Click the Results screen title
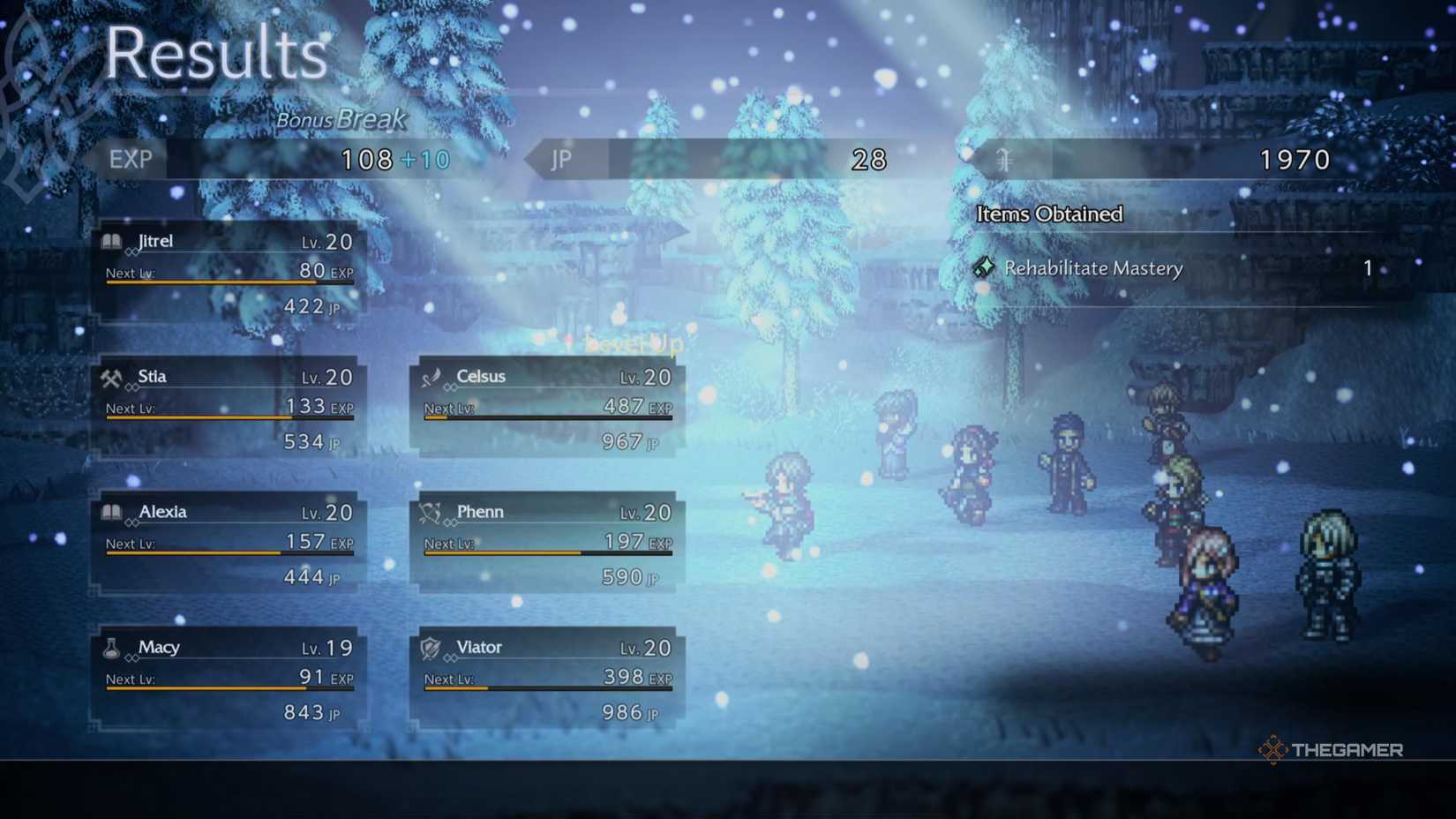The width and height of the screenshot is (1456, 819). click(215, 55)
